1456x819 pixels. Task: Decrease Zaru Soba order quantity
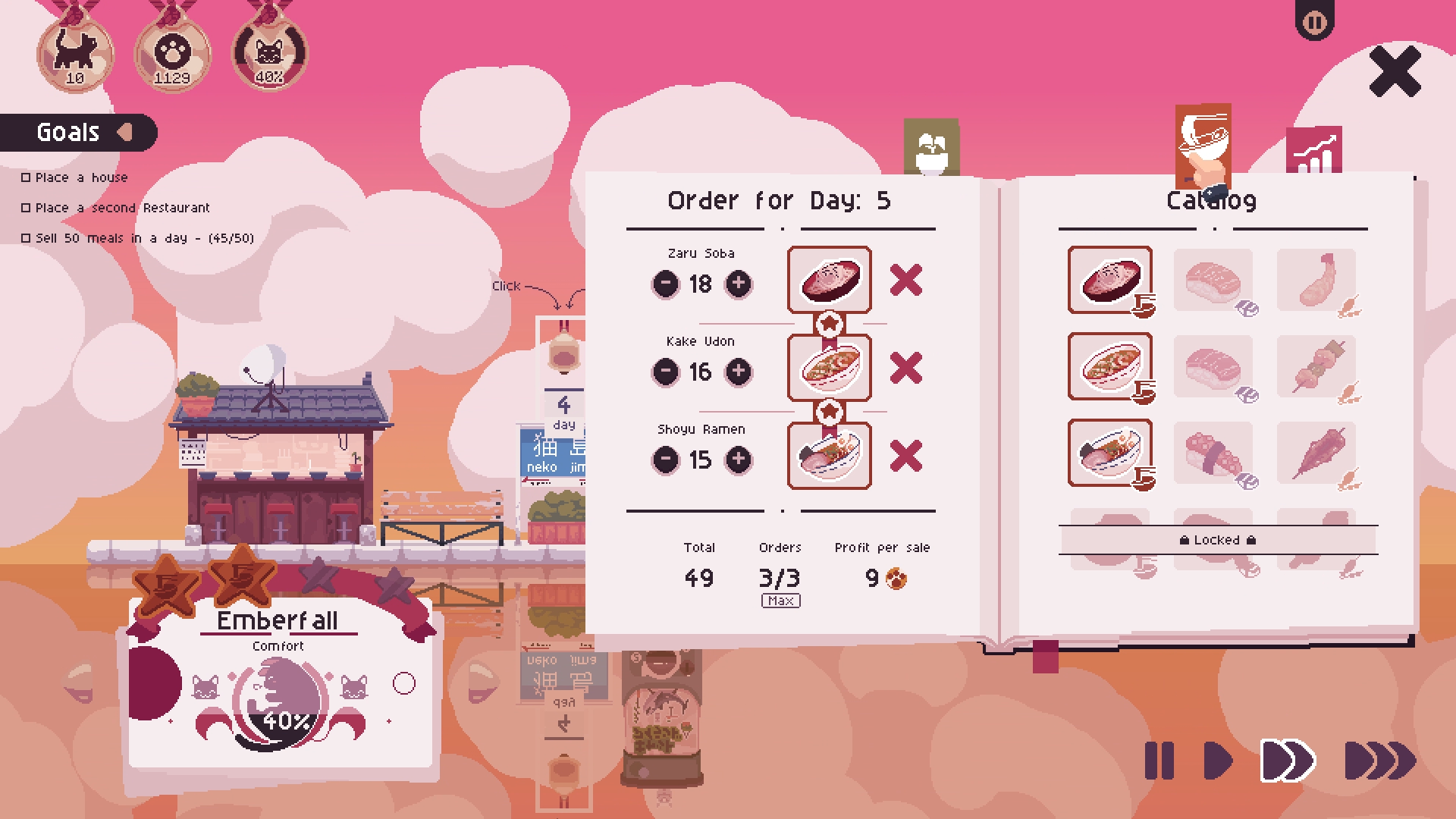(666, 284)
